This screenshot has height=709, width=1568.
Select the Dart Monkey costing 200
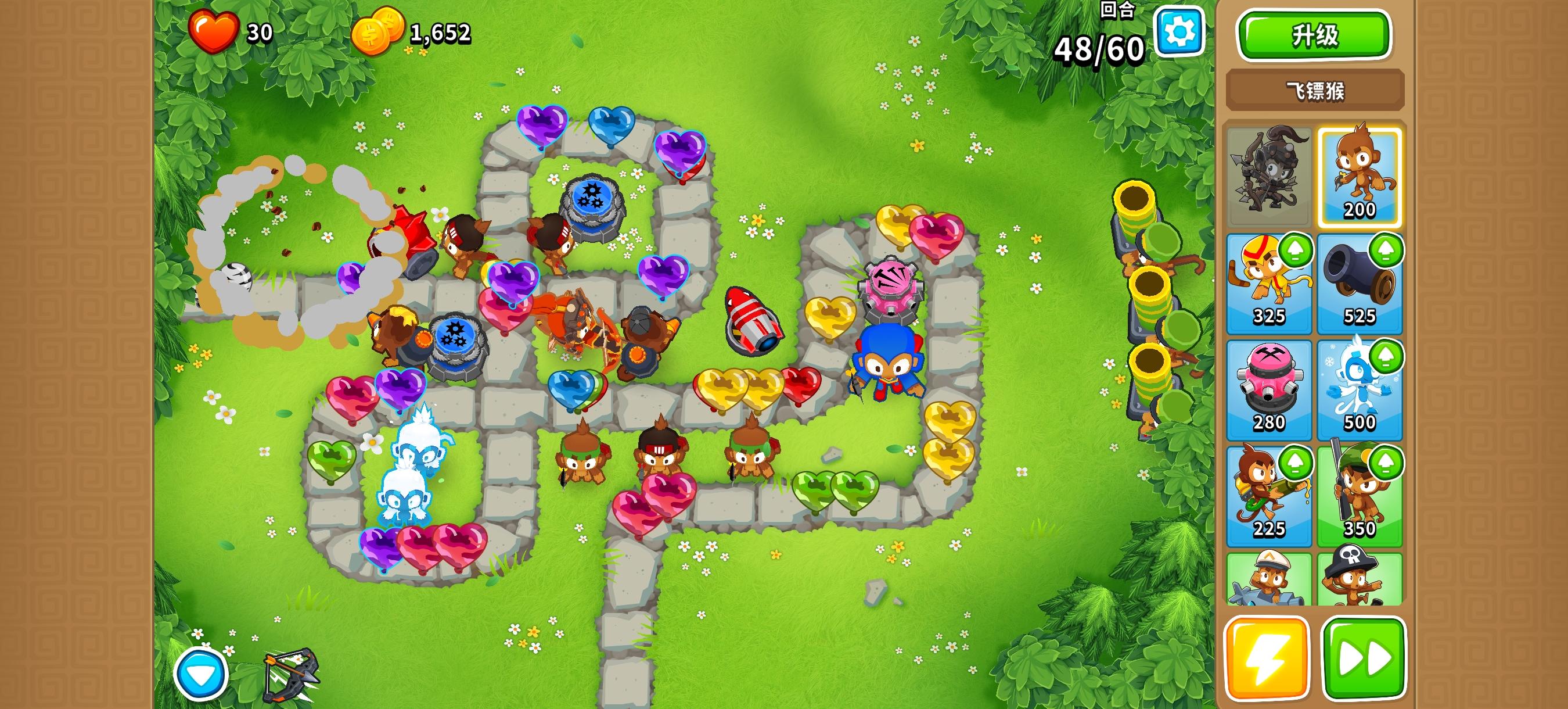point(1361,177)
